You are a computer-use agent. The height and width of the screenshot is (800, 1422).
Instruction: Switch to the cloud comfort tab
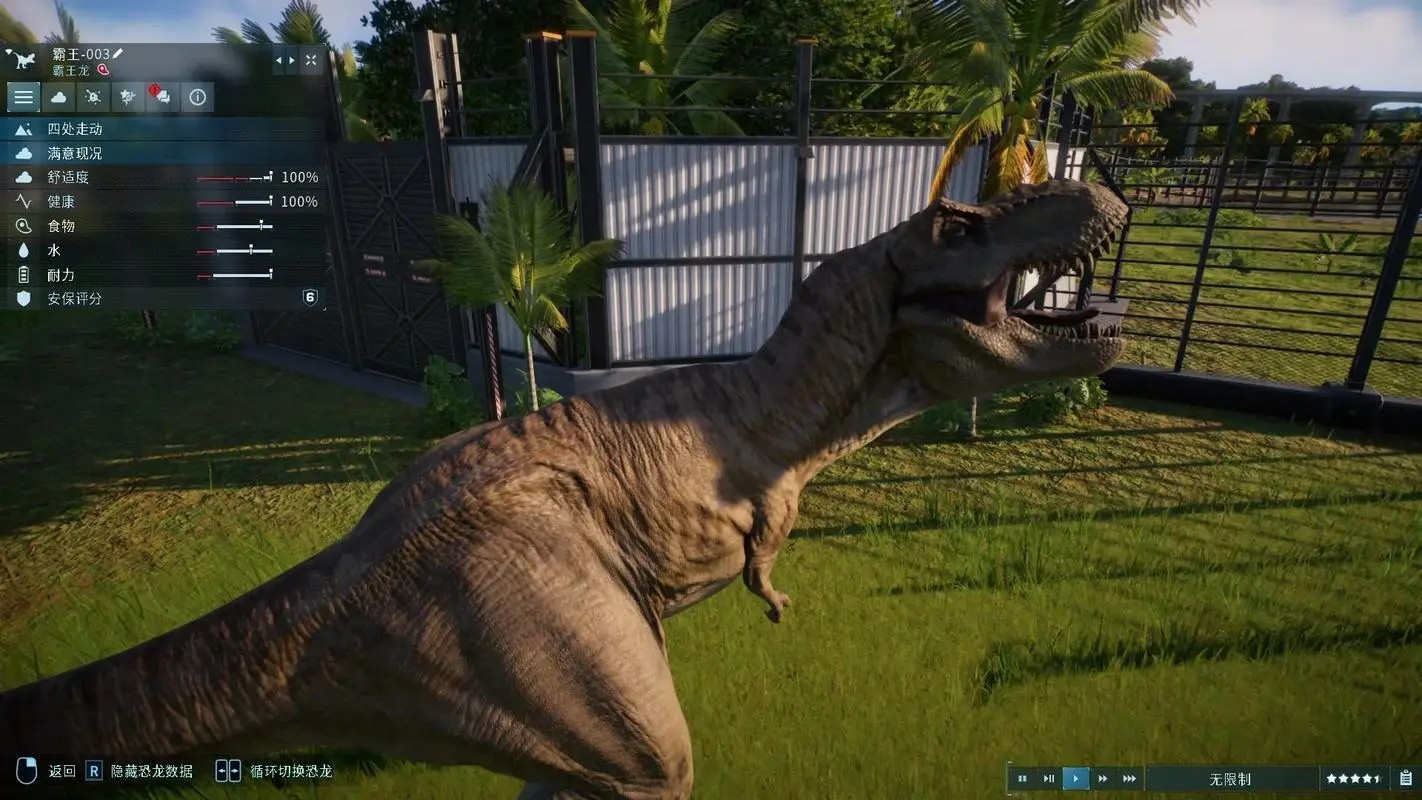pos(59,97)
